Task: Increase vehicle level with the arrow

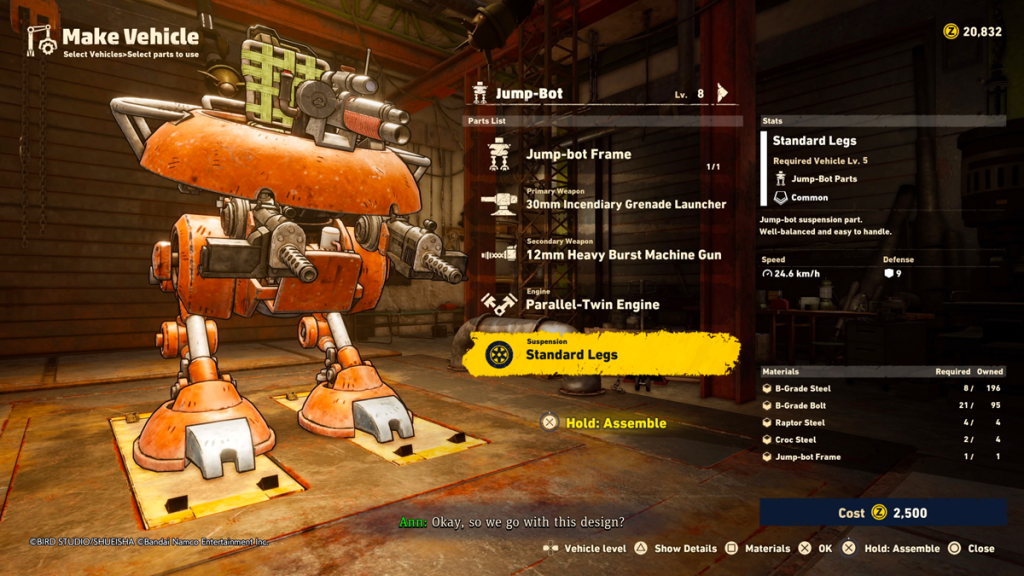Action: (723, 93)
